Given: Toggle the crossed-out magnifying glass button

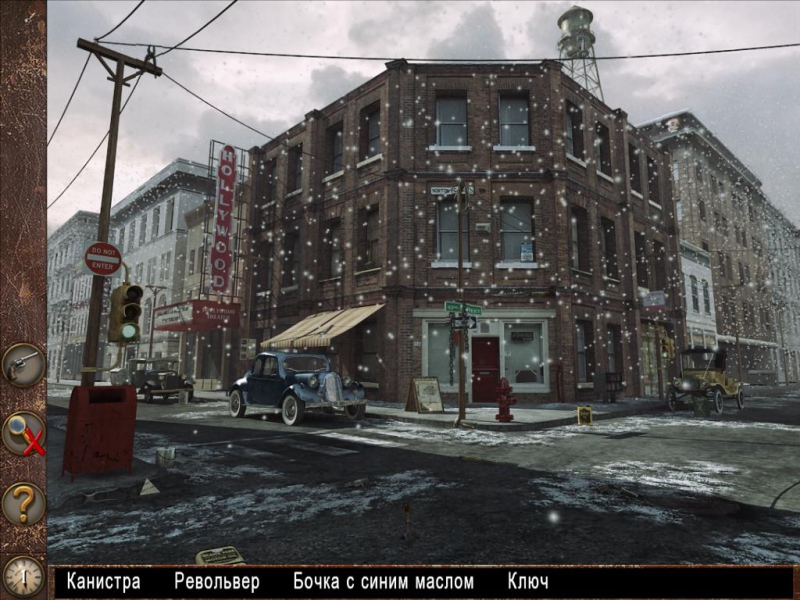Looking at the screenshot, I should [22, 435].
